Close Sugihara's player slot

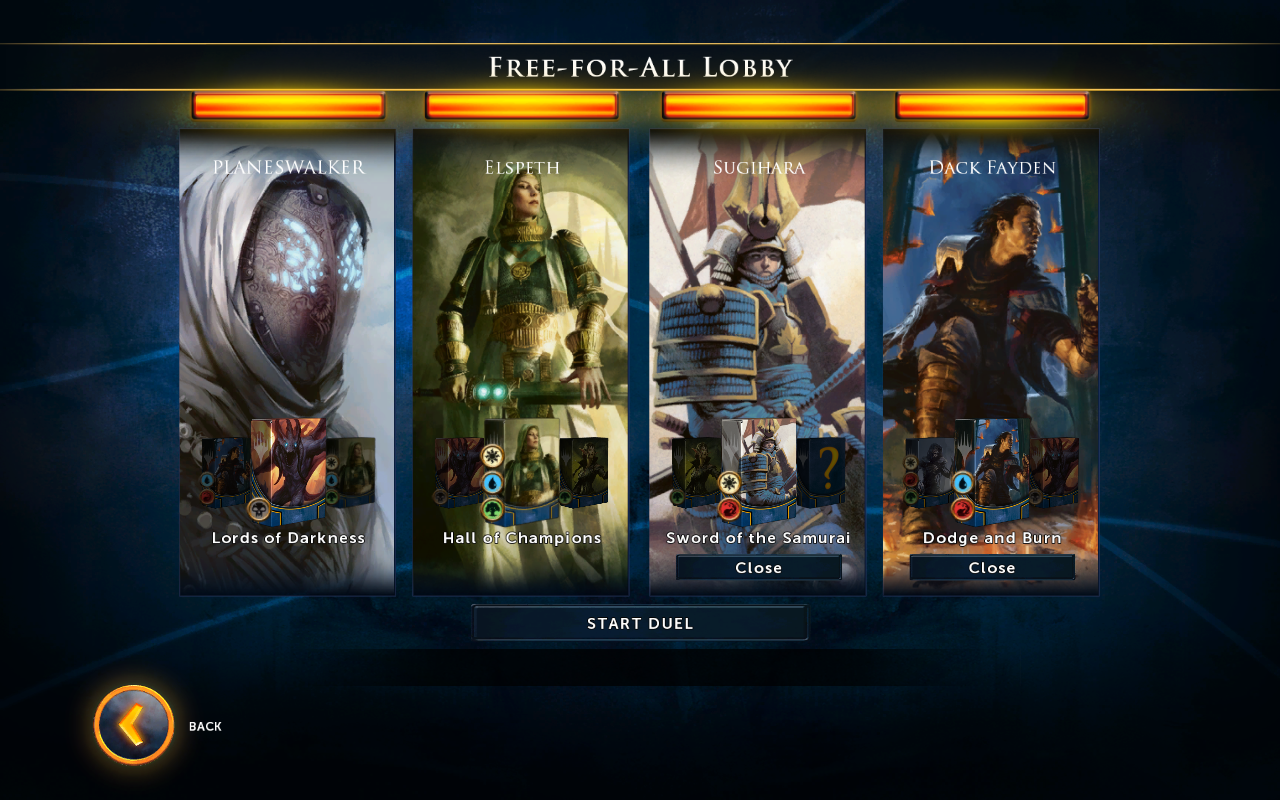click(758, 568)
